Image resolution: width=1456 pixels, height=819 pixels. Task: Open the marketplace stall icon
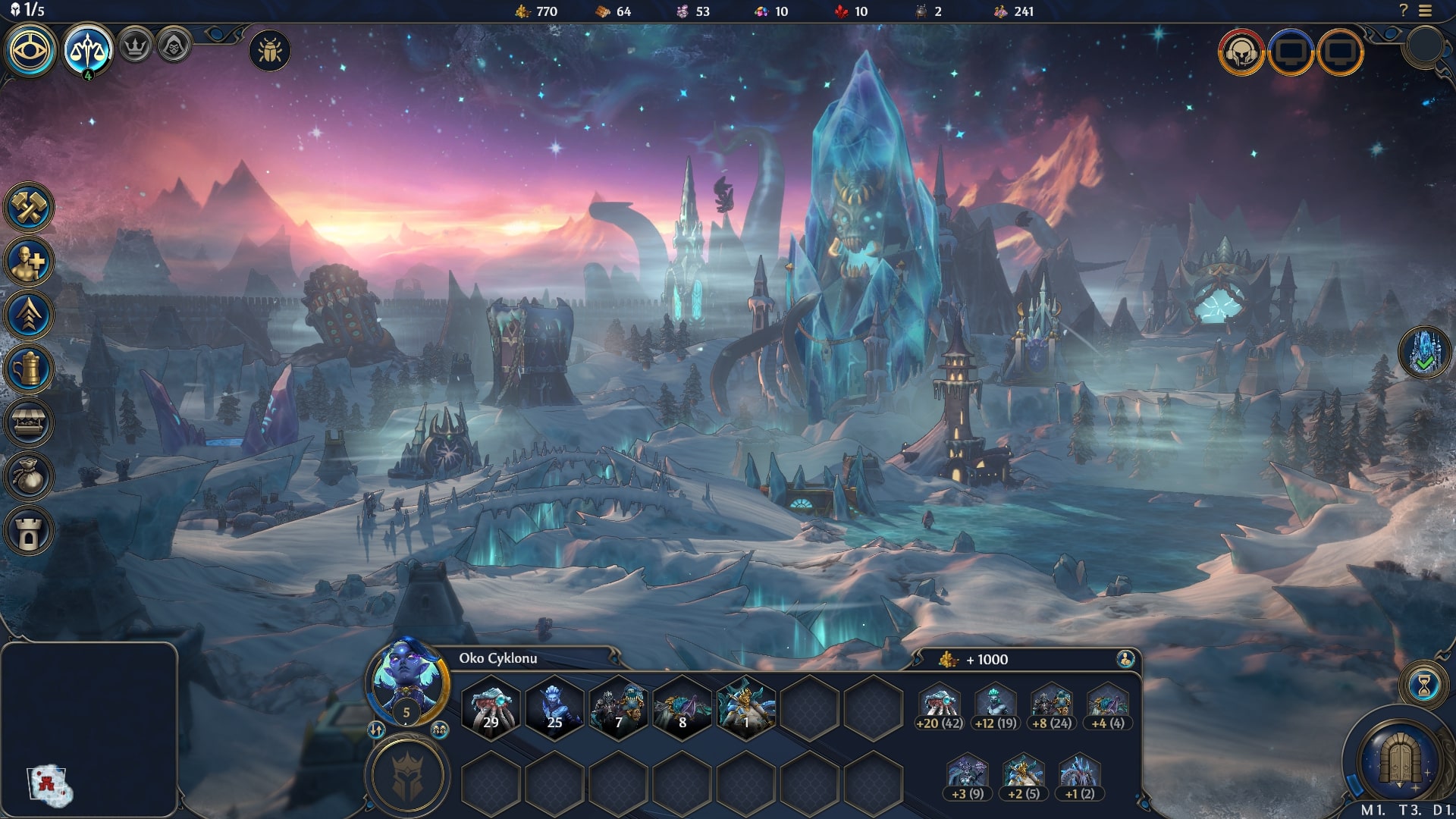[x=29, y=423]
